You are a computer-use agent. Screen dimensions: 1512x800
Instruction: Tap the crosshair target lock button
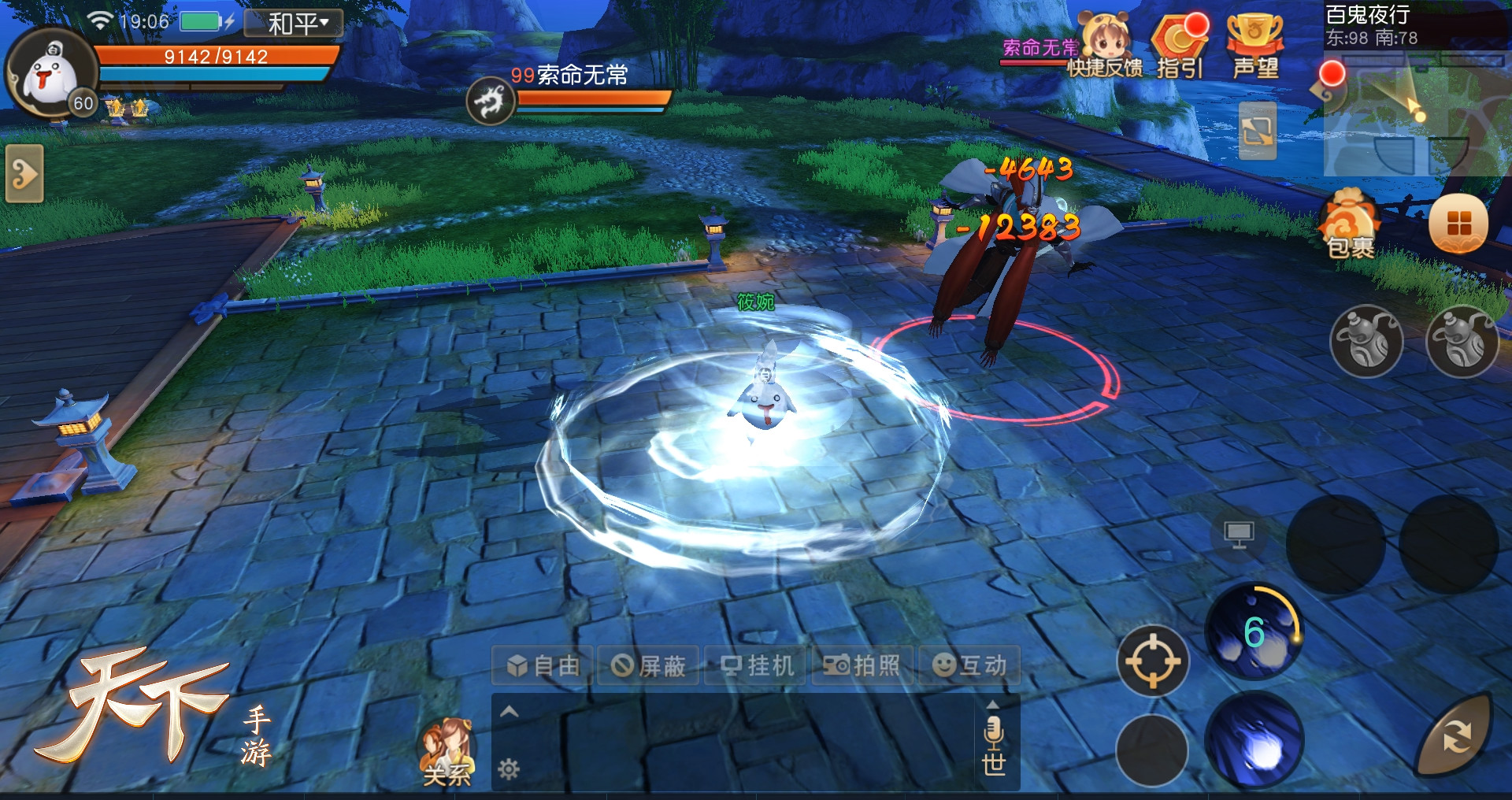coord(1152,661)
